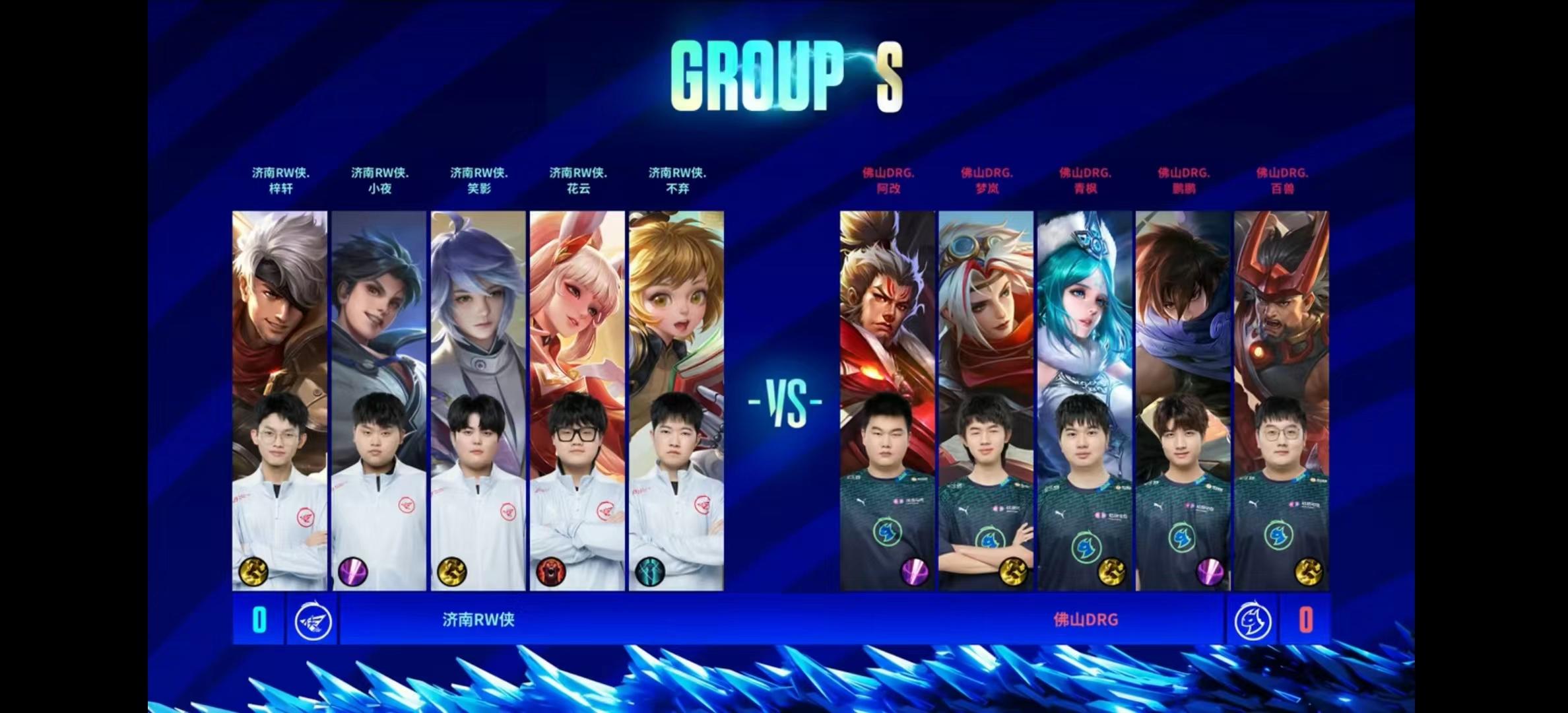The width and height of the screenshot is (1568, 713).
Task: Select 小夜's player card
Action: 379,399
